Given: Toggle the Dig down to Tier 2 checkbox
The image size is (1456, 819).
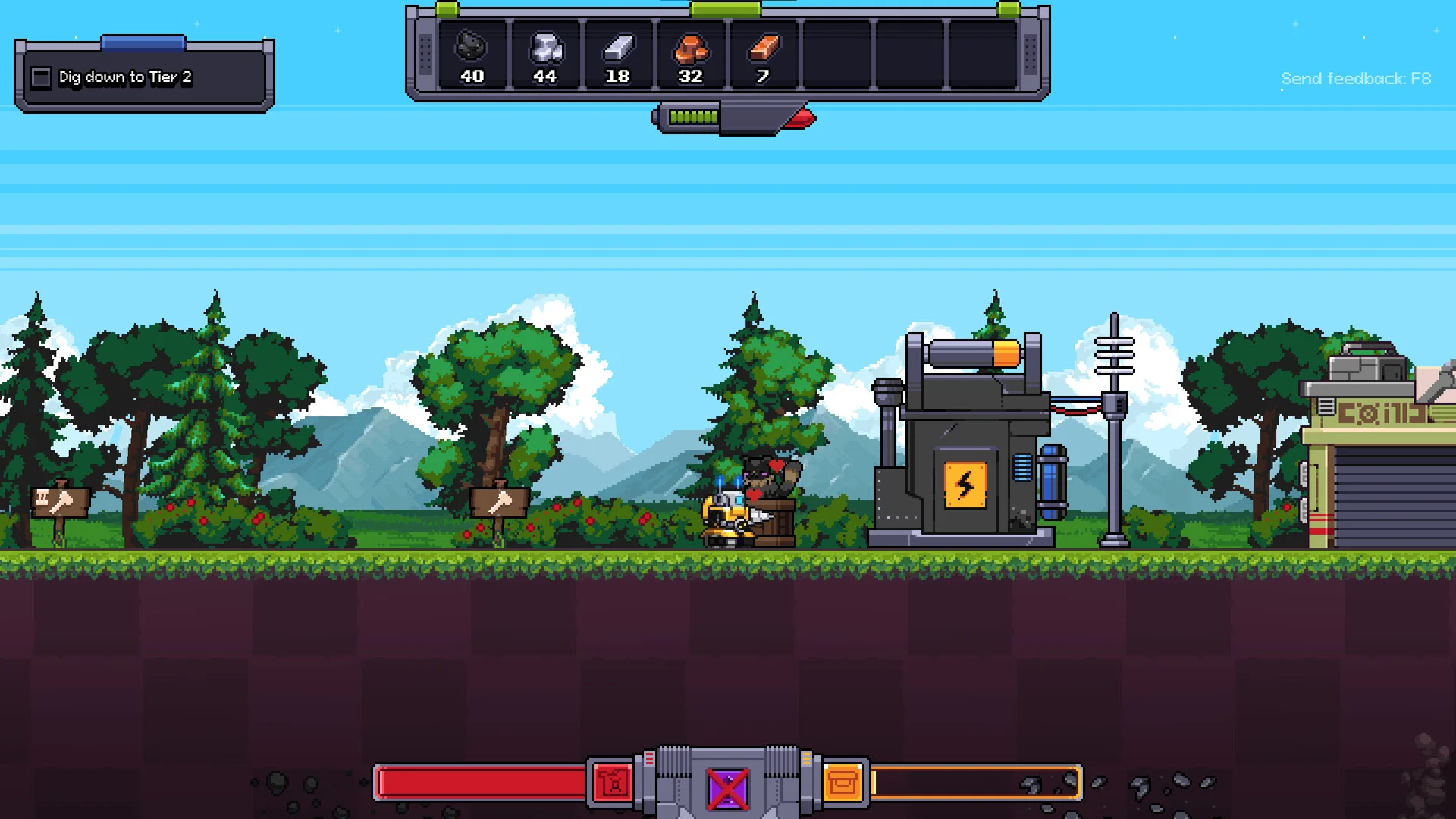Looking at the screenshot, I should 41,77.
